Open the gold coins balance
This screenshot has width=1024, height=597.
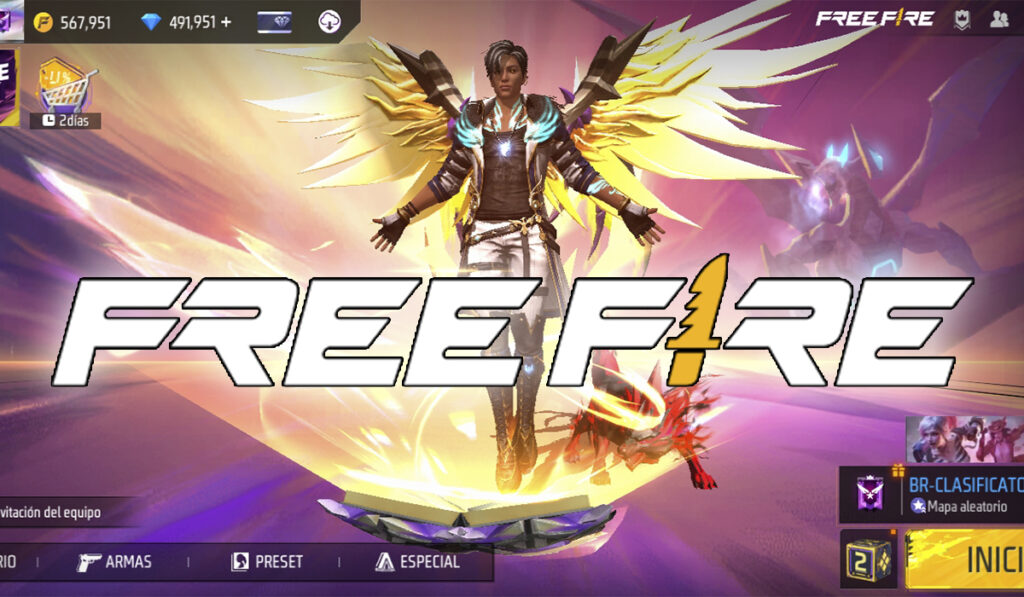tap(74, 22)
